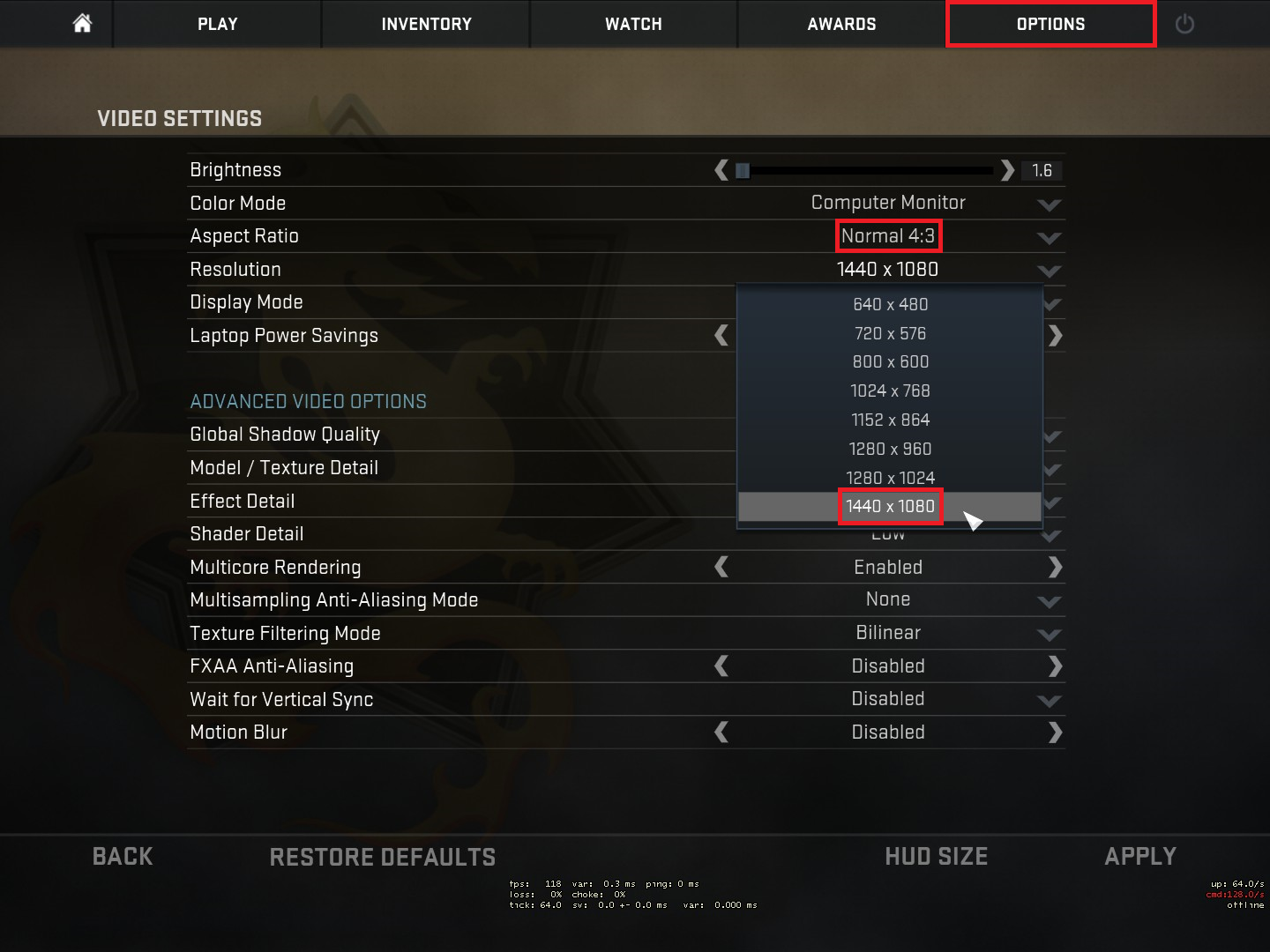Viewport: 1270px width, 952px height.
Task: Select the 1440 x 1080 resolution
Action: (x=890, y=507)
